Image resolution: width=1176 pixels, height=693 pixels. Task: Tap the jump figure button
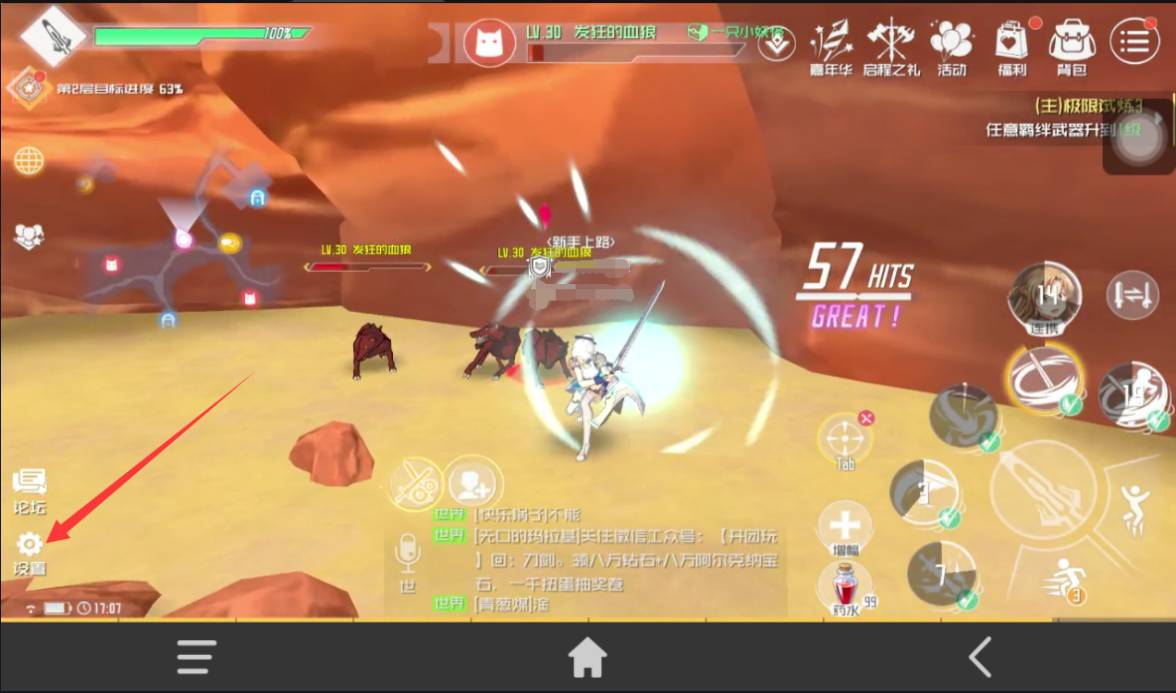coord(1136,507)
